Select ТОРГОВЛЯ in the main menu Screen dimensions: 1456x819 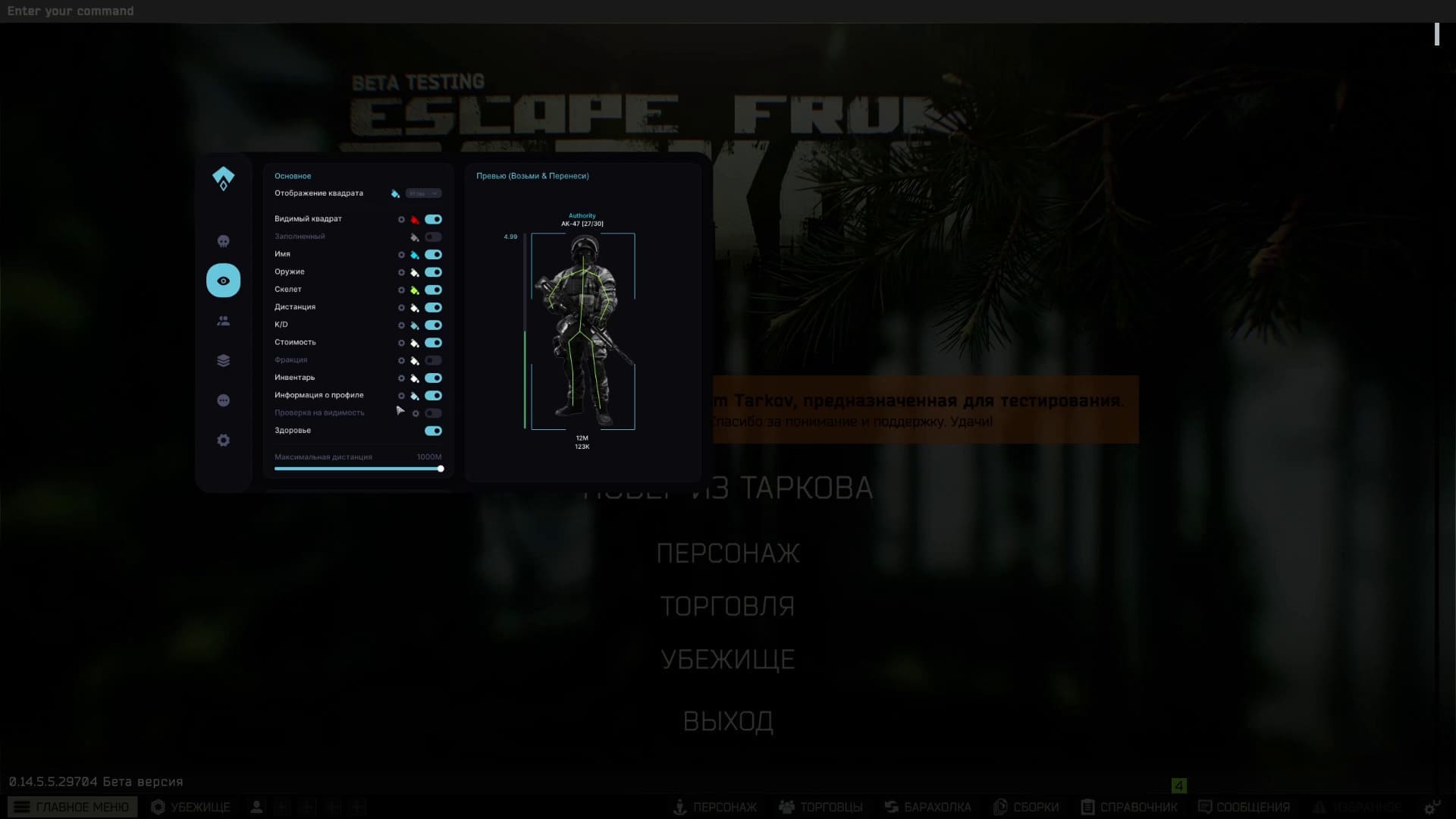pos(727,607)
